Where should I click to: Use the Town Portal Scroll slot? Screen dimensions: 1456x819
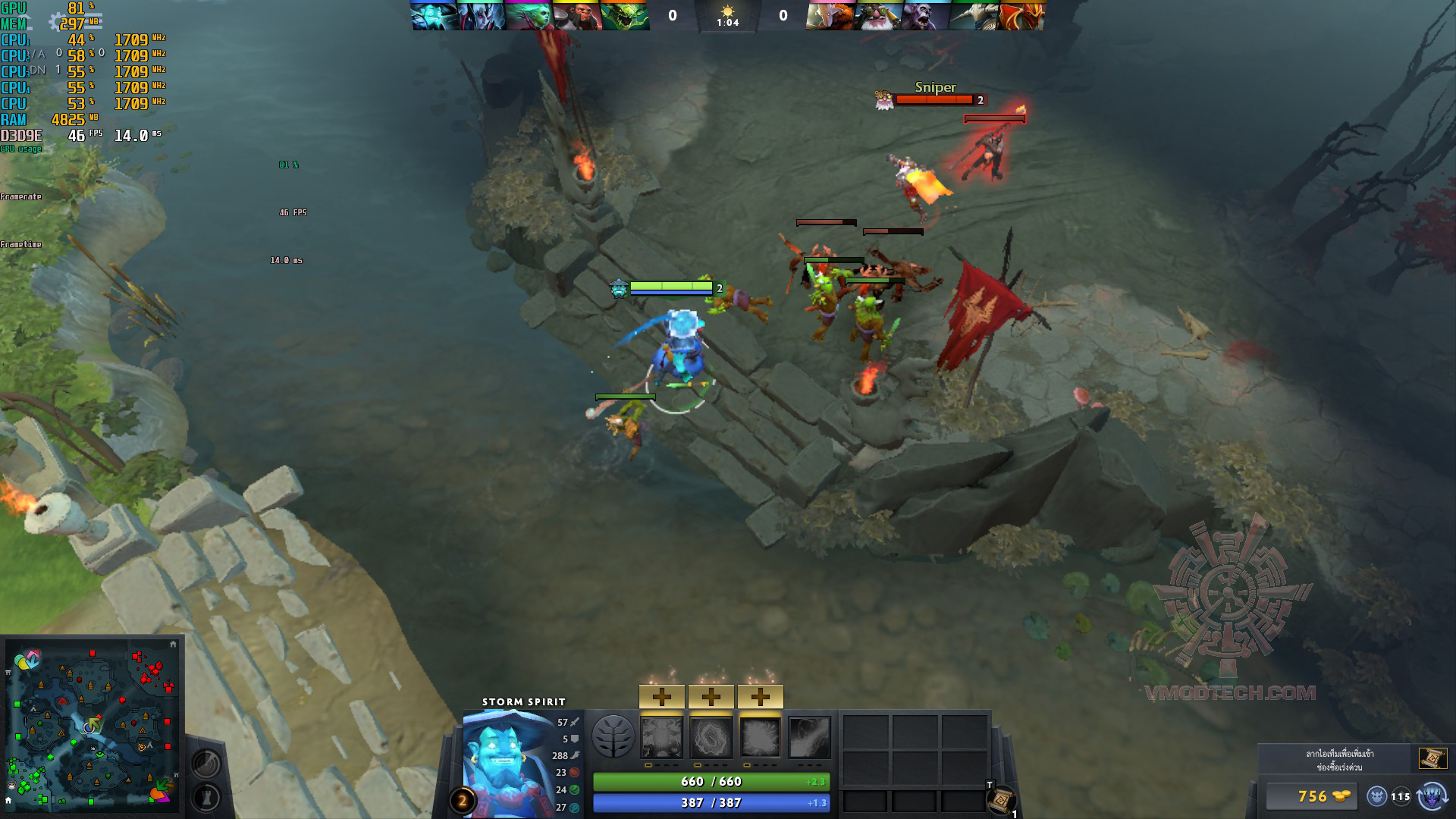point(1002,799)
